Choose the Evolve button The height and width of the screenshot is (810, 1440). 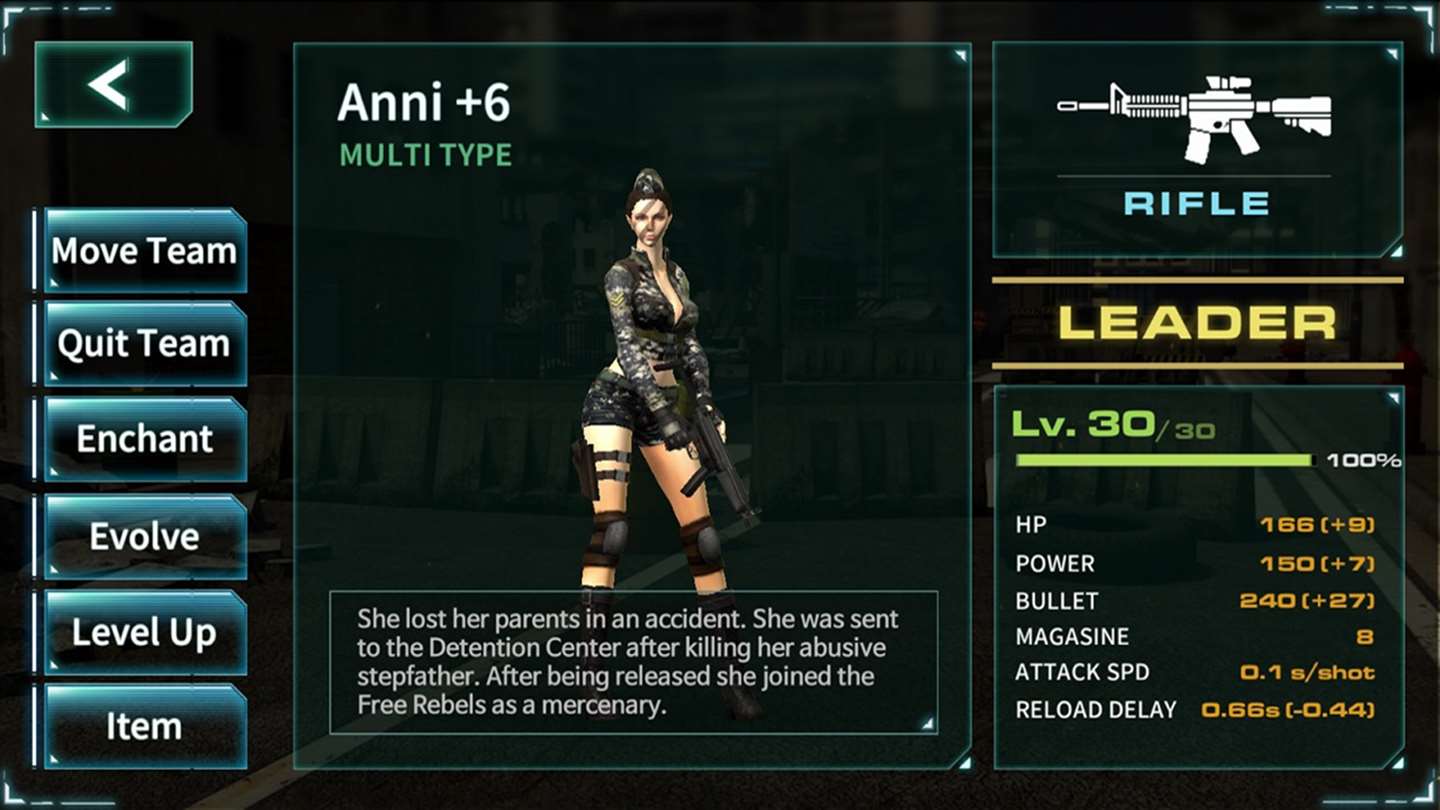tap(145, 536)
